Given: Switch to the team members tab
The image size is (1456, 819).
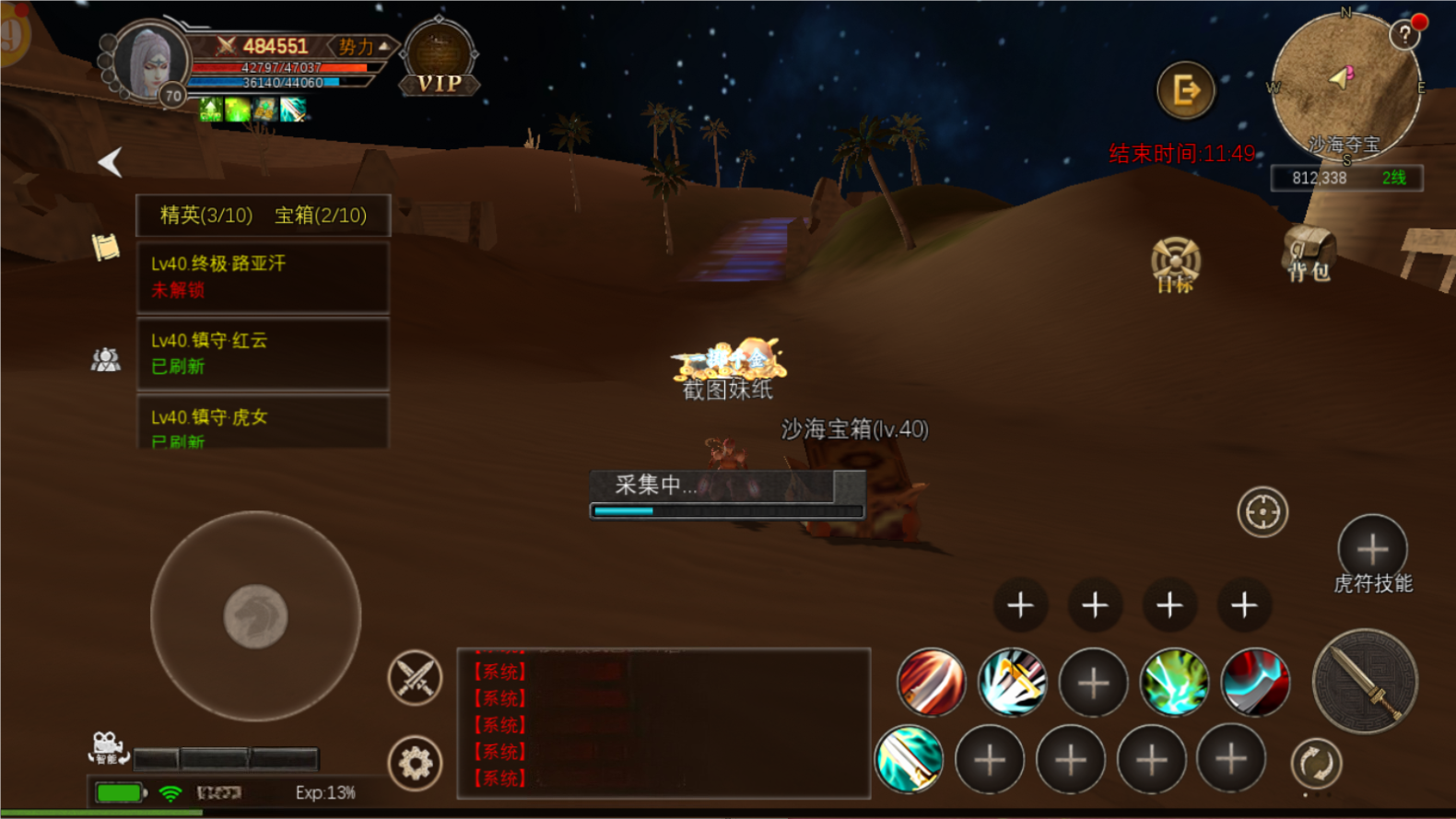Looking at the screenshot, I should coord(106,359).
